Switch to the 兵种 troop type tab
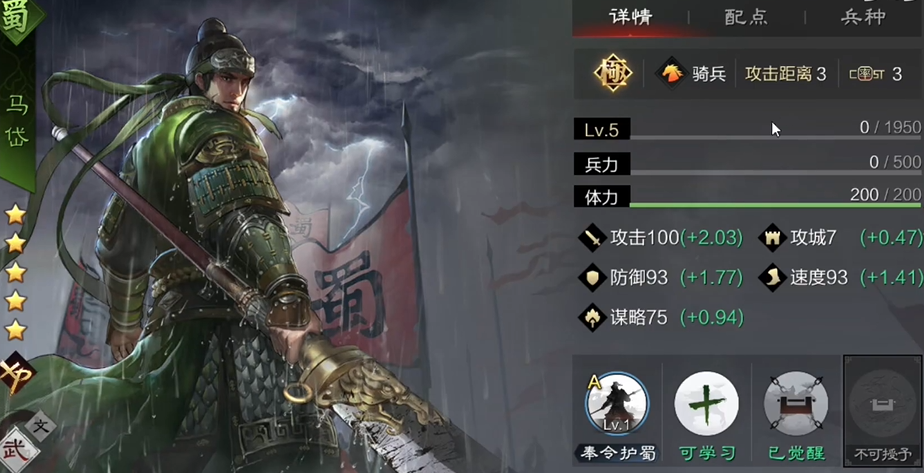The width and height of the screenshot is (924, 473). coord(862,17)
